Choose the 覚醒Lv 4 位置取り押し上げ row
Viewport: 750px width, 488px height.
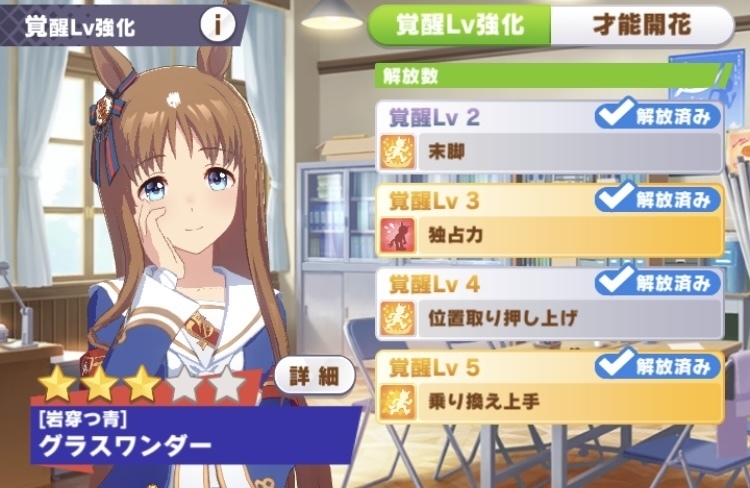pyautogui.click(x=549, y=304)
